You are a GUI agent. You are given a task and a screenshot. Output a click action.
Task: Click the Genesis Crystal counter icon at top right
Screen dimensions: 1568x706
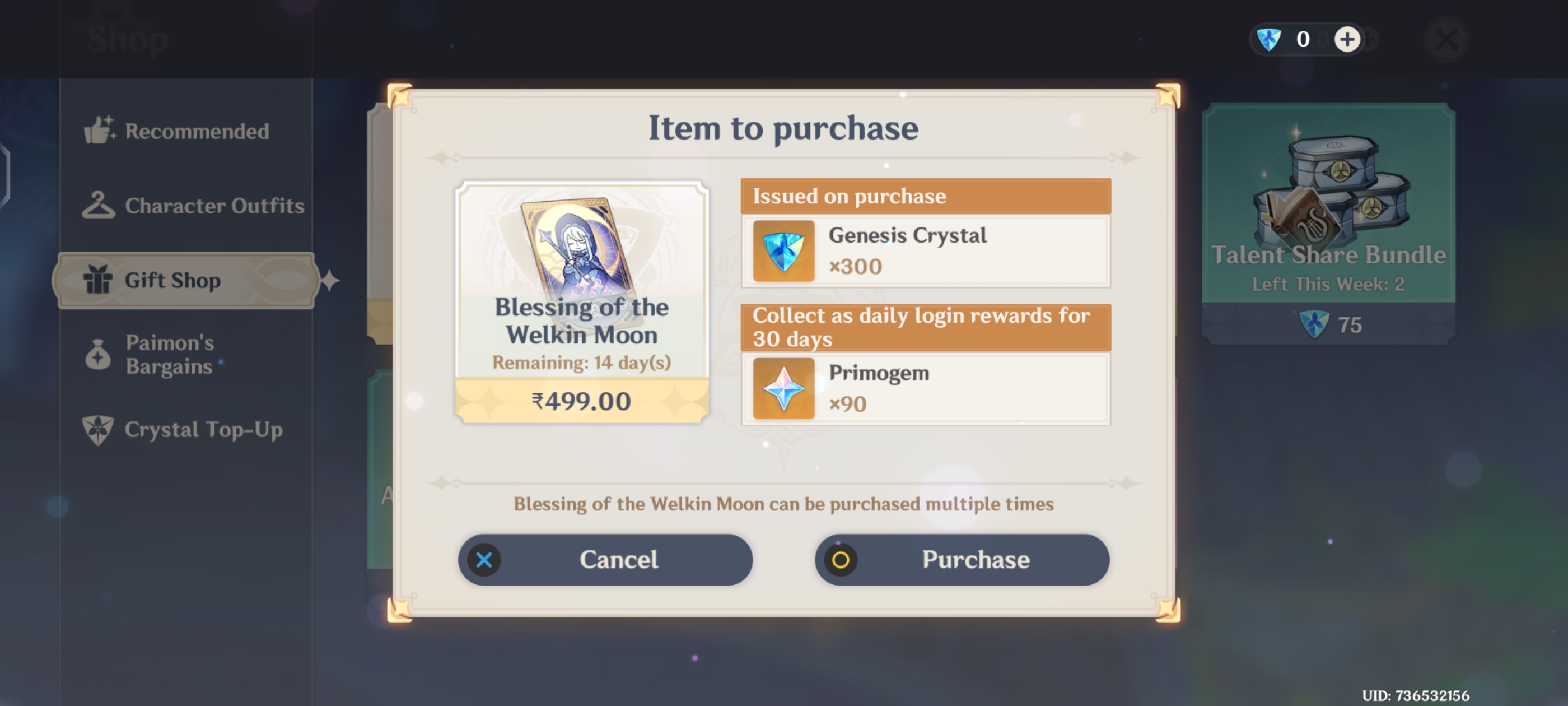coord(1268,39)
